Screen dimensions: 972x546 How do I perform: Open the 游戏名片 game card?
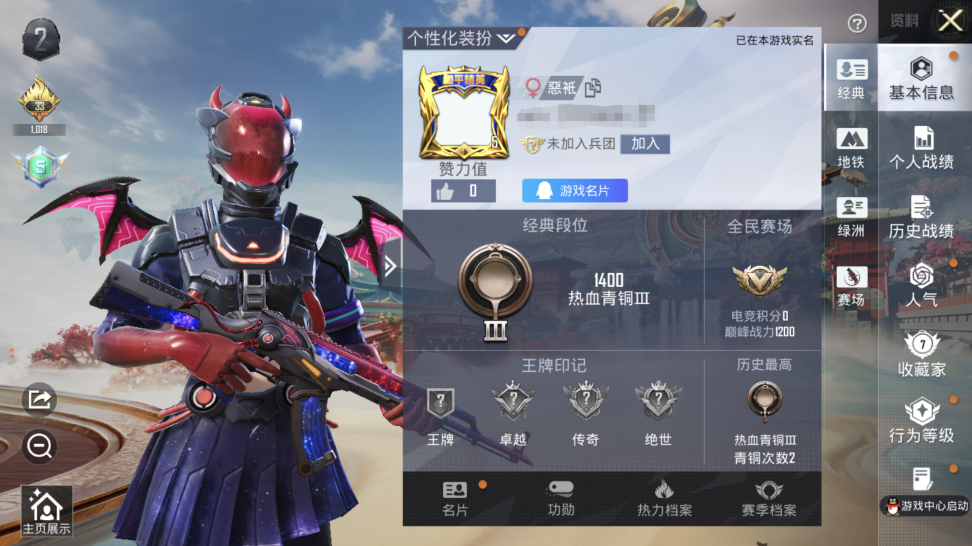click(574, 190)
